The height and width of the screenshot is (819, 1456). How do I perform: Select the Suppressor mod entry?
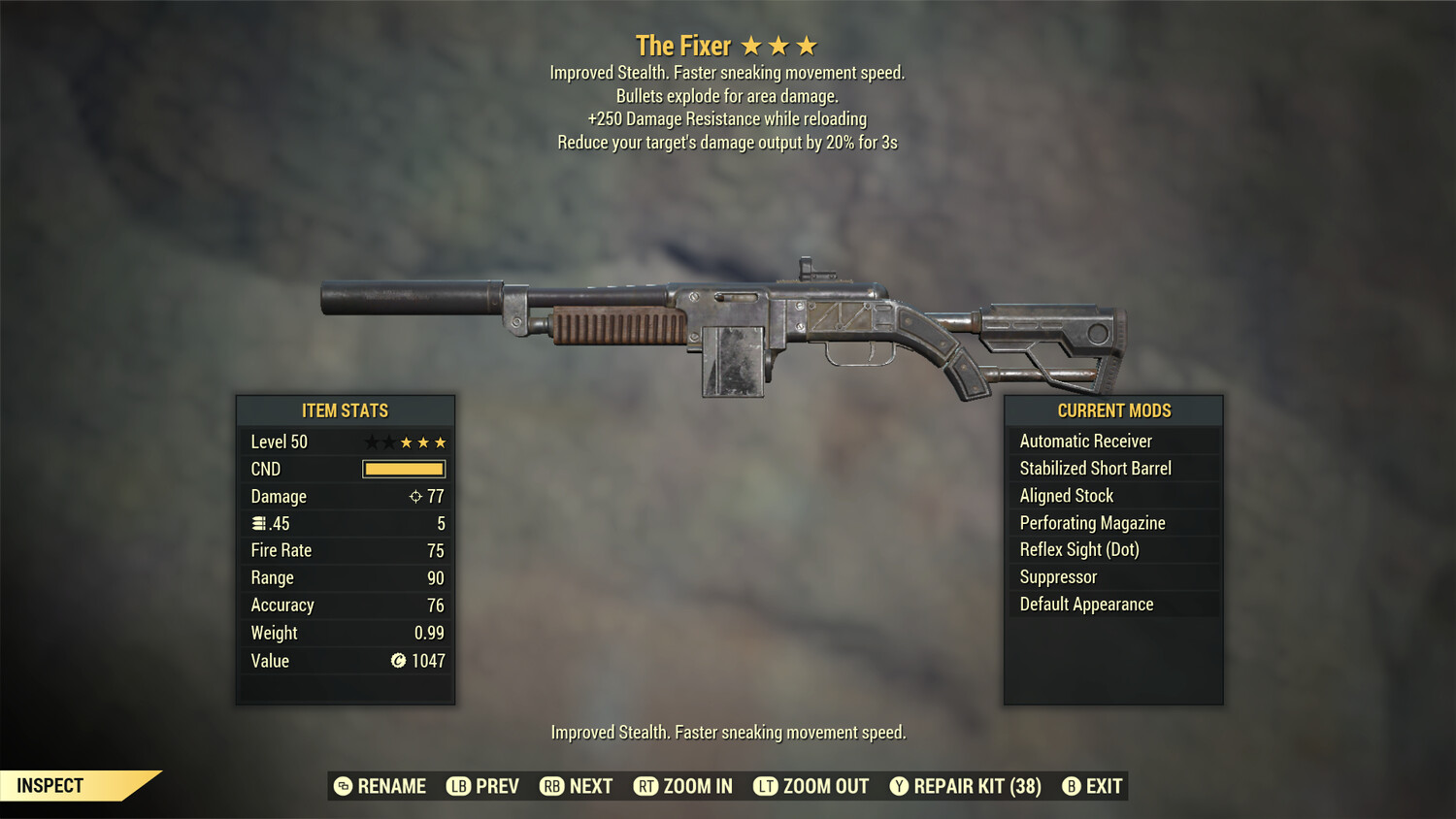[1057, 576]
